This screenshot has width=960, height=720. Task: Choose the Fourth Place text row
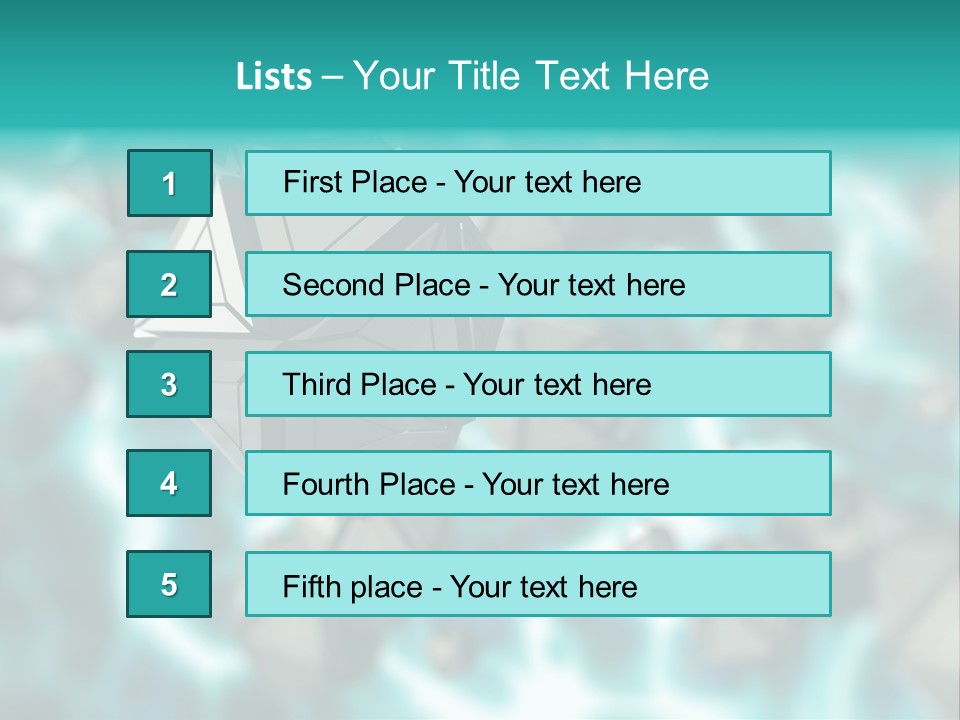click(538, 483)
